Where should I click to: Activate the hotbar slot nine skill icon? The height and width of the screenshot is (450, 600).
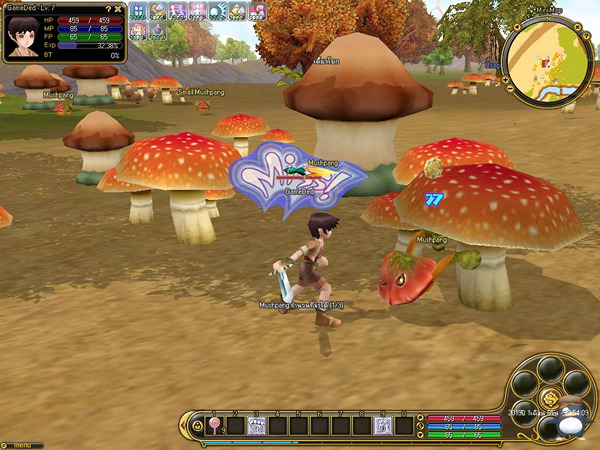click(x=381, y=426)
